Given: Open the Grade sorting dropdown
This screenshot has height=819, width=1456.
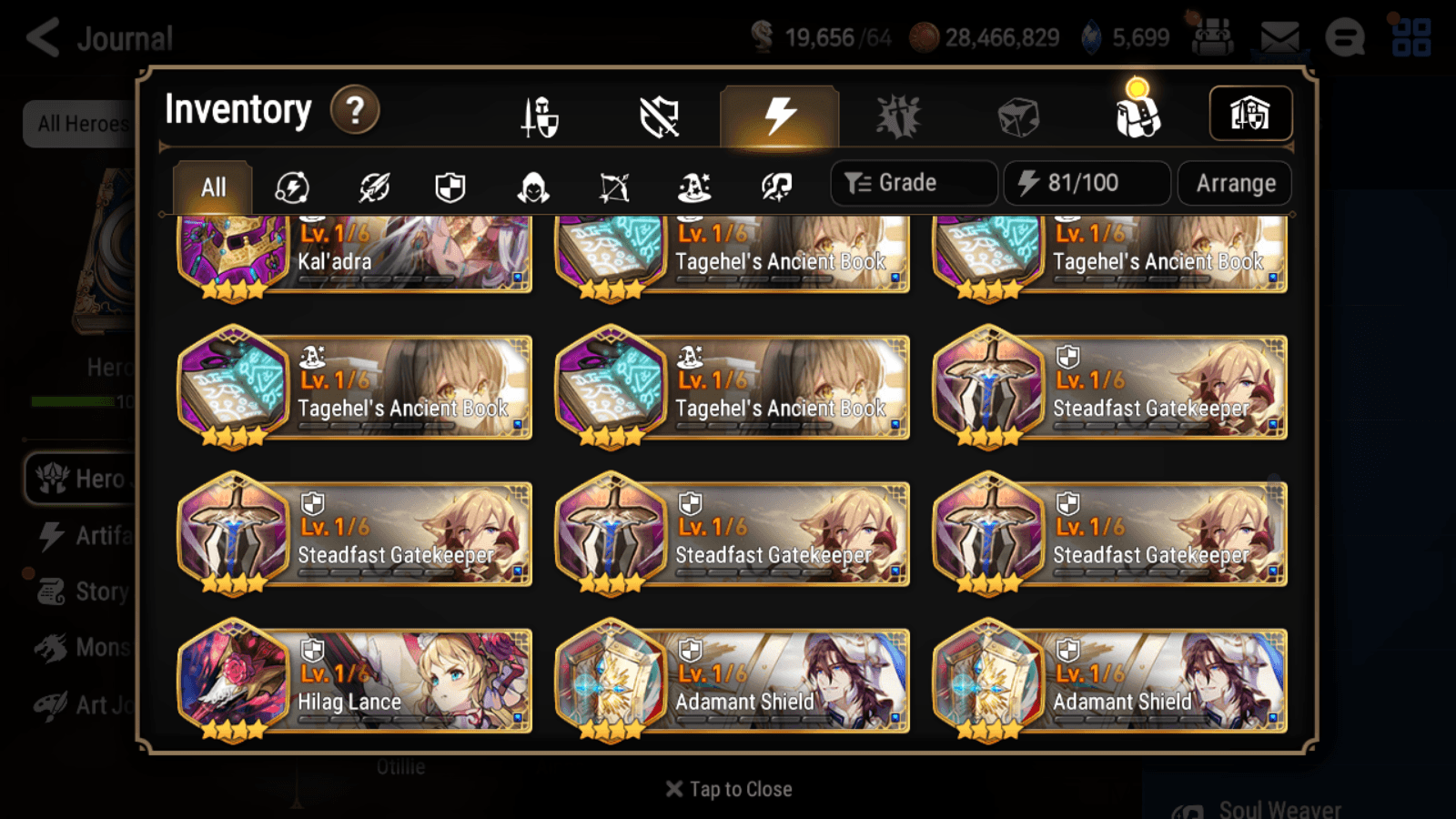Looking at the screenshot, I should (x=913, y=182).
